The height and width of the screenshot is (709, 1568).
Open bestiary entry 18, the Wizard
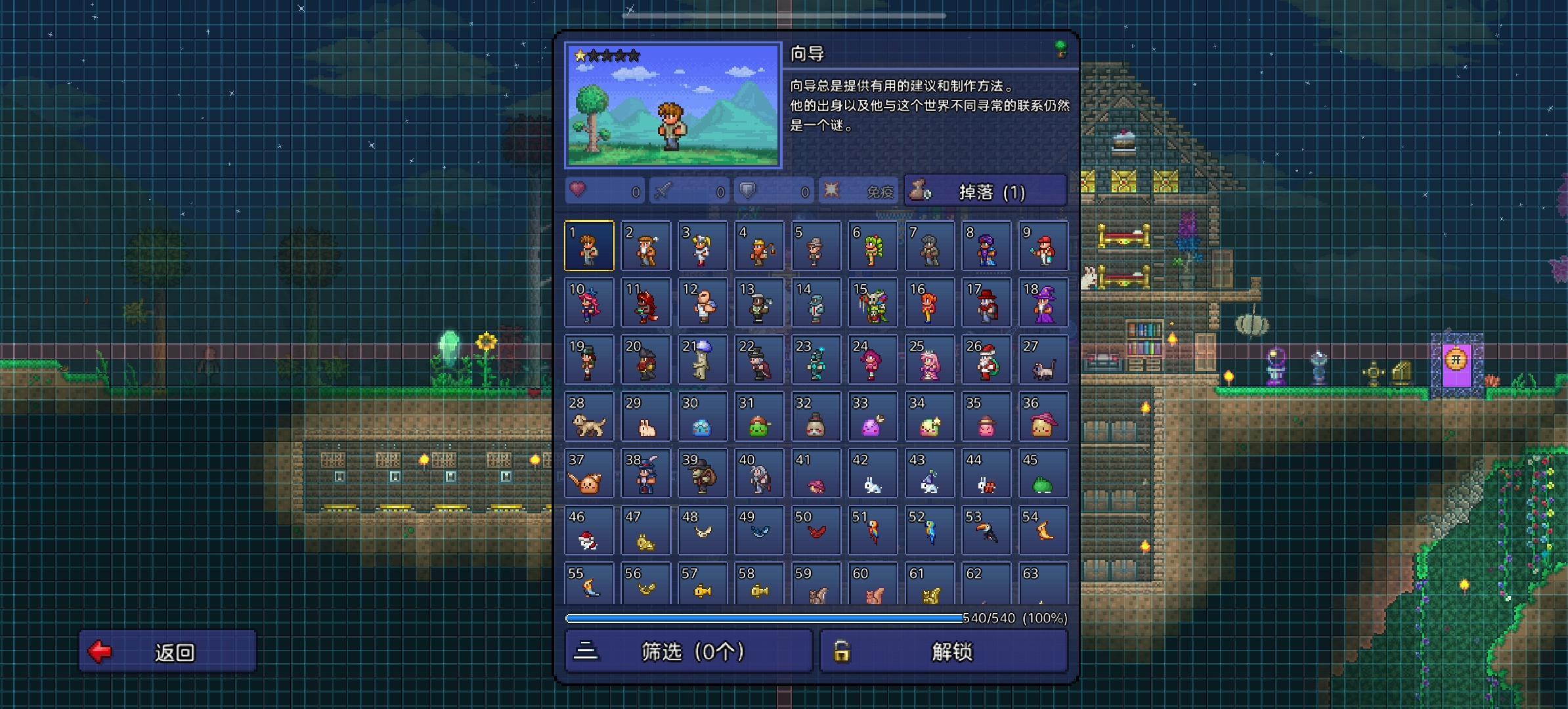1043,303
